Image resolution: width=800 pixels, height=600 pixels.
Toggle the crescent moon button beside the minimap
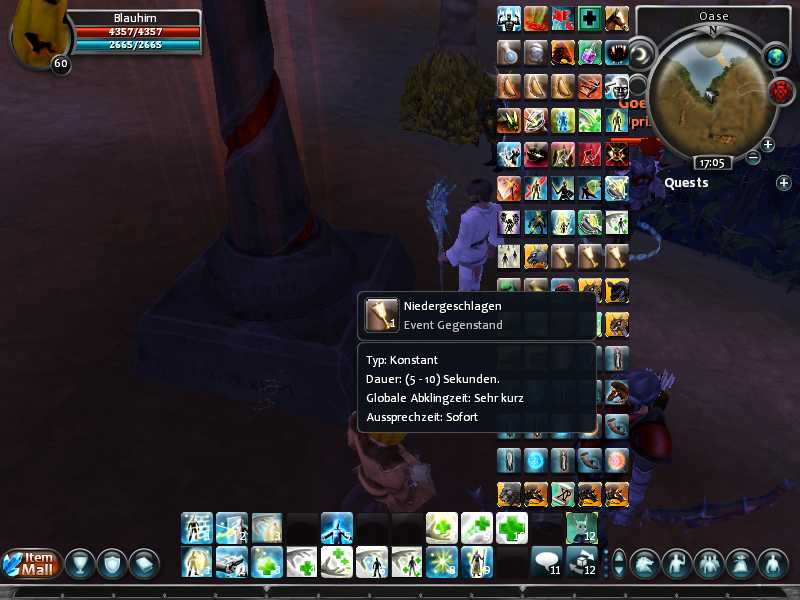(x=641, y=55)
